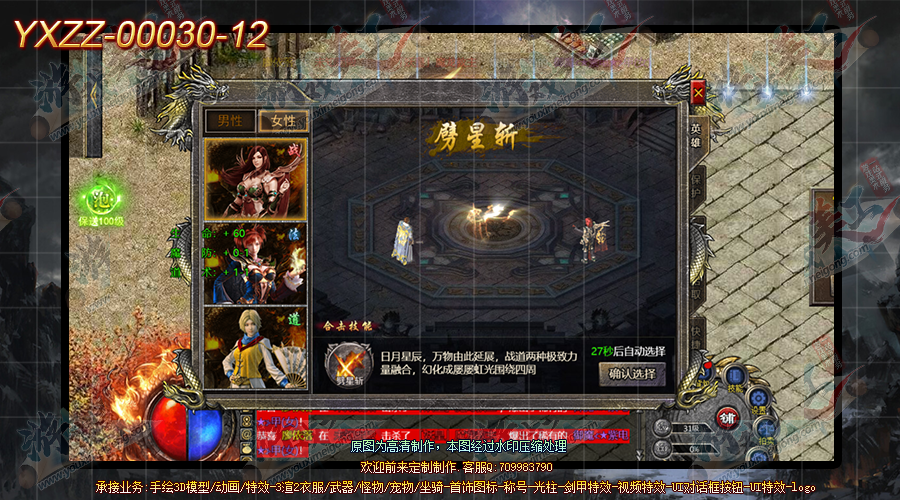Switch to the 男性 gender tab
The width and height of the screenshot is (900, 500).
tap(230, 121)
